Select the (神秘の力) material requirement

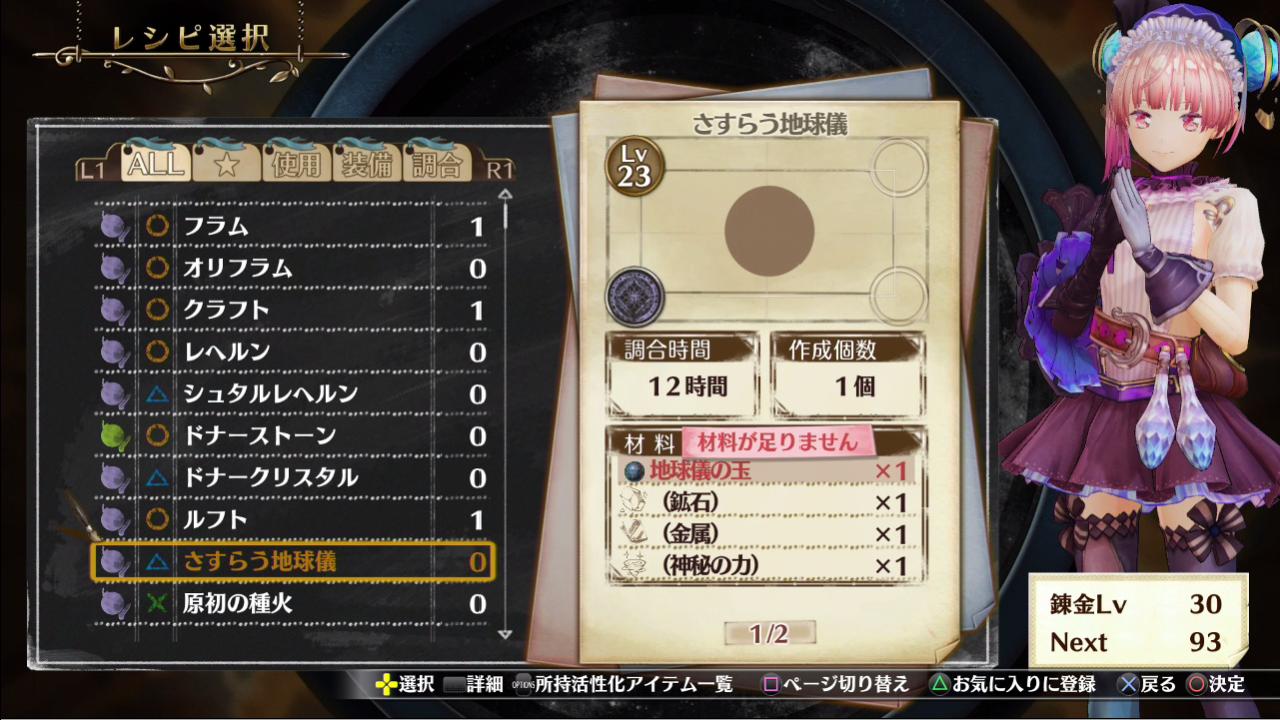coord(765,566)
